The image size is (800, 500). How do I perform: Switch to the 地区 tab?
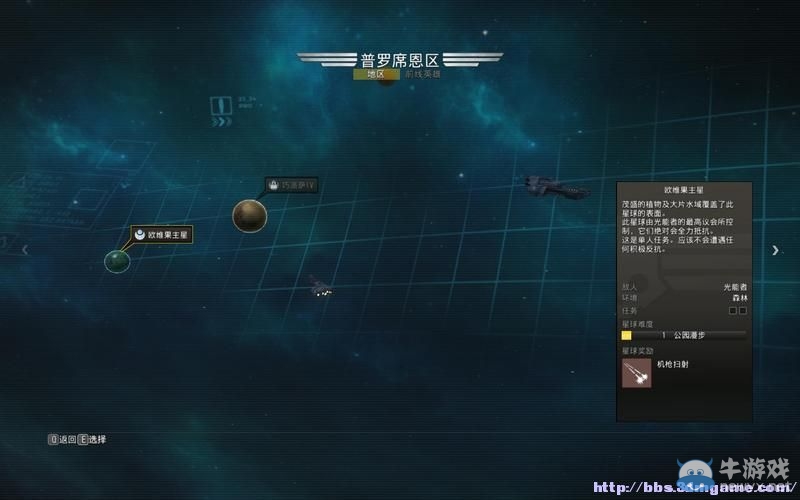(375, 74)
